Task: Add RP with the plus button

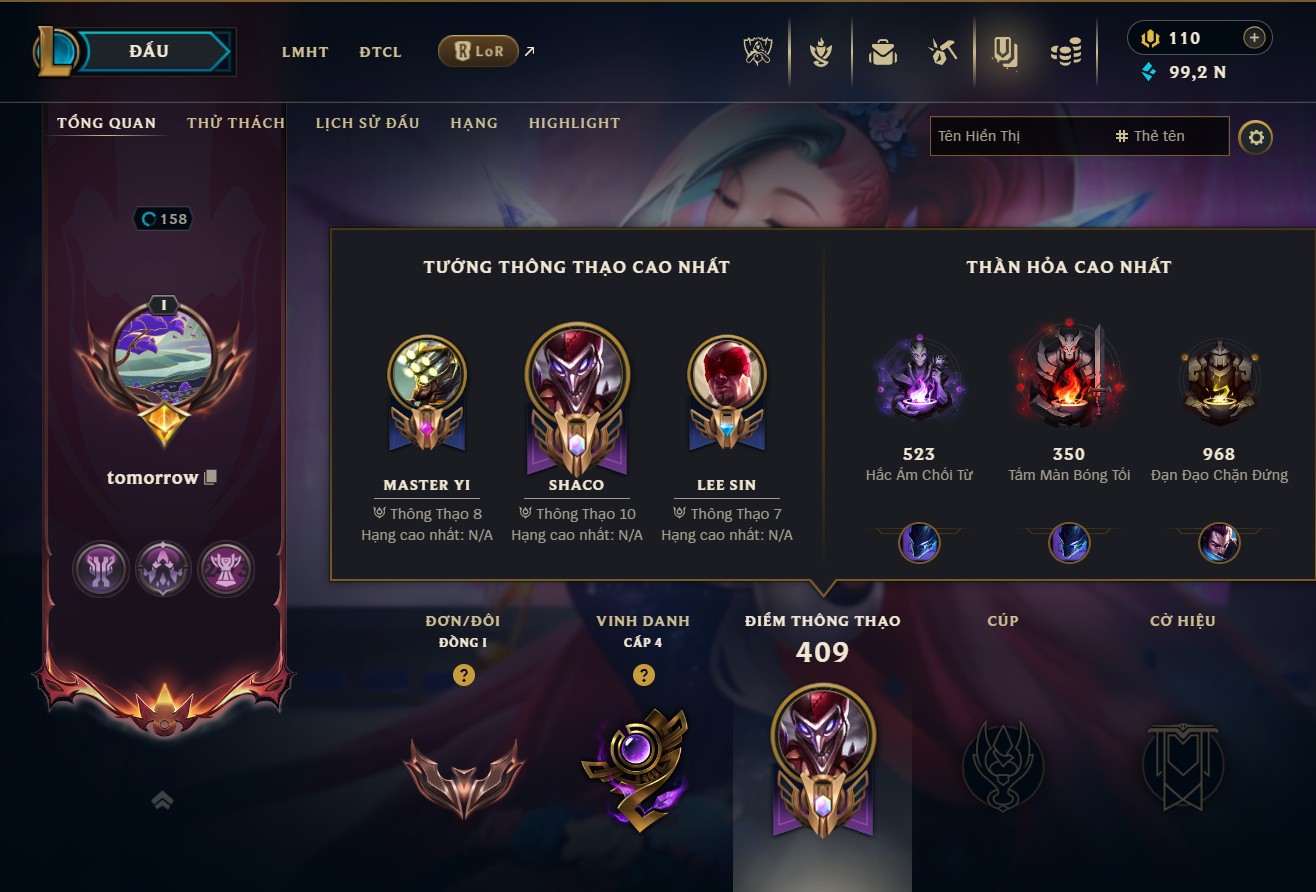Action: pyautogui.click(x=1254, y=38)
